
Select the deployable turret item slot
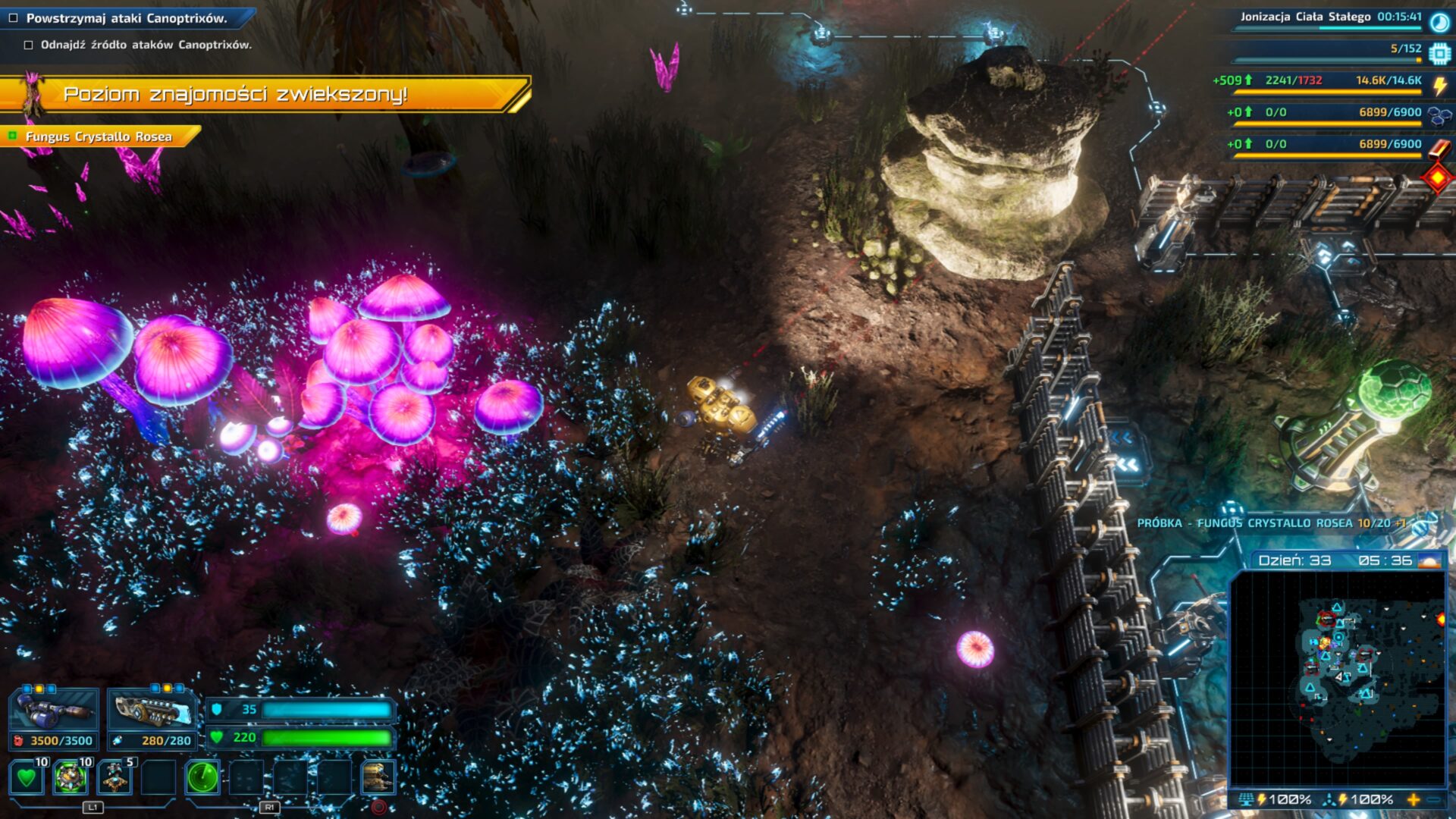coord(115,777)
